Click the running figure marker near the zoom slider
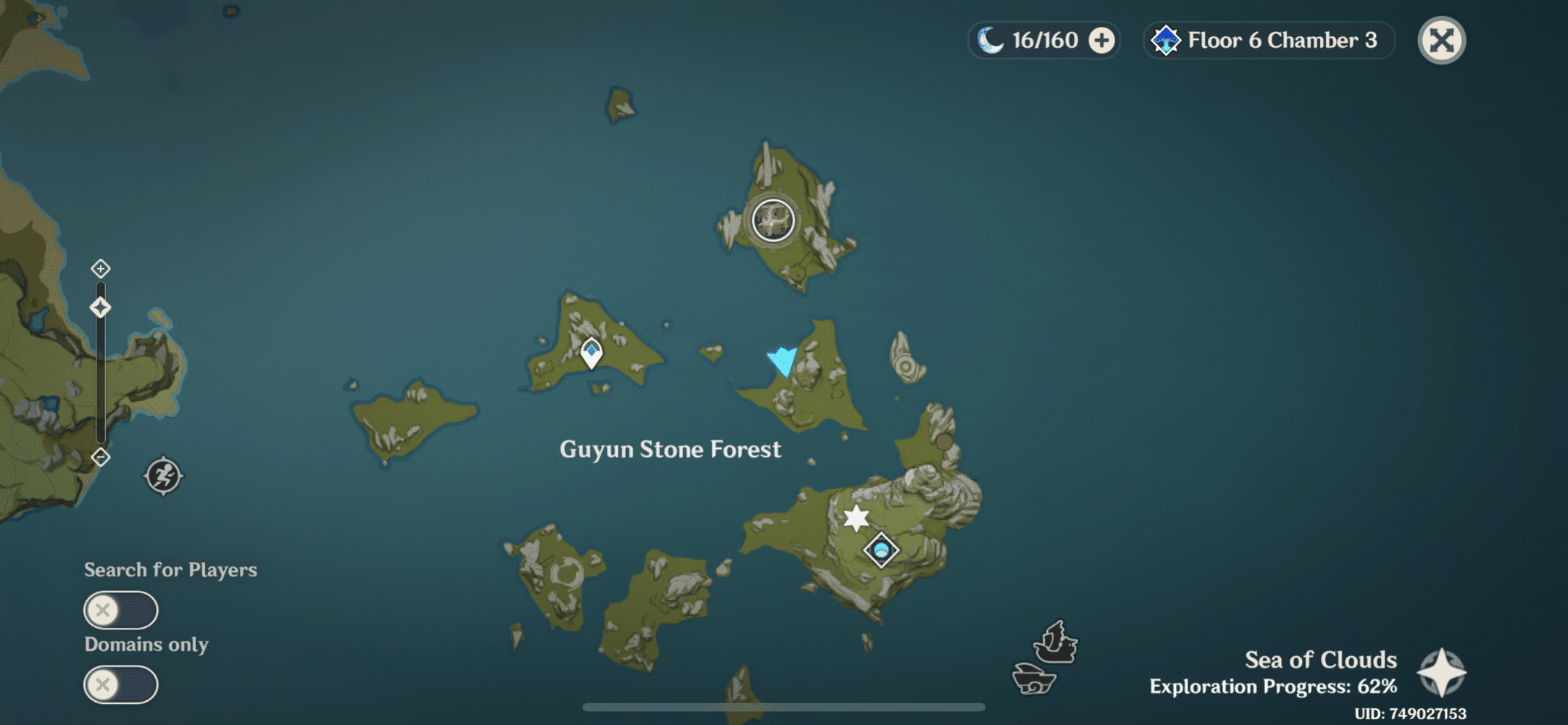The image size is (1568, 725). coord(164,475)
